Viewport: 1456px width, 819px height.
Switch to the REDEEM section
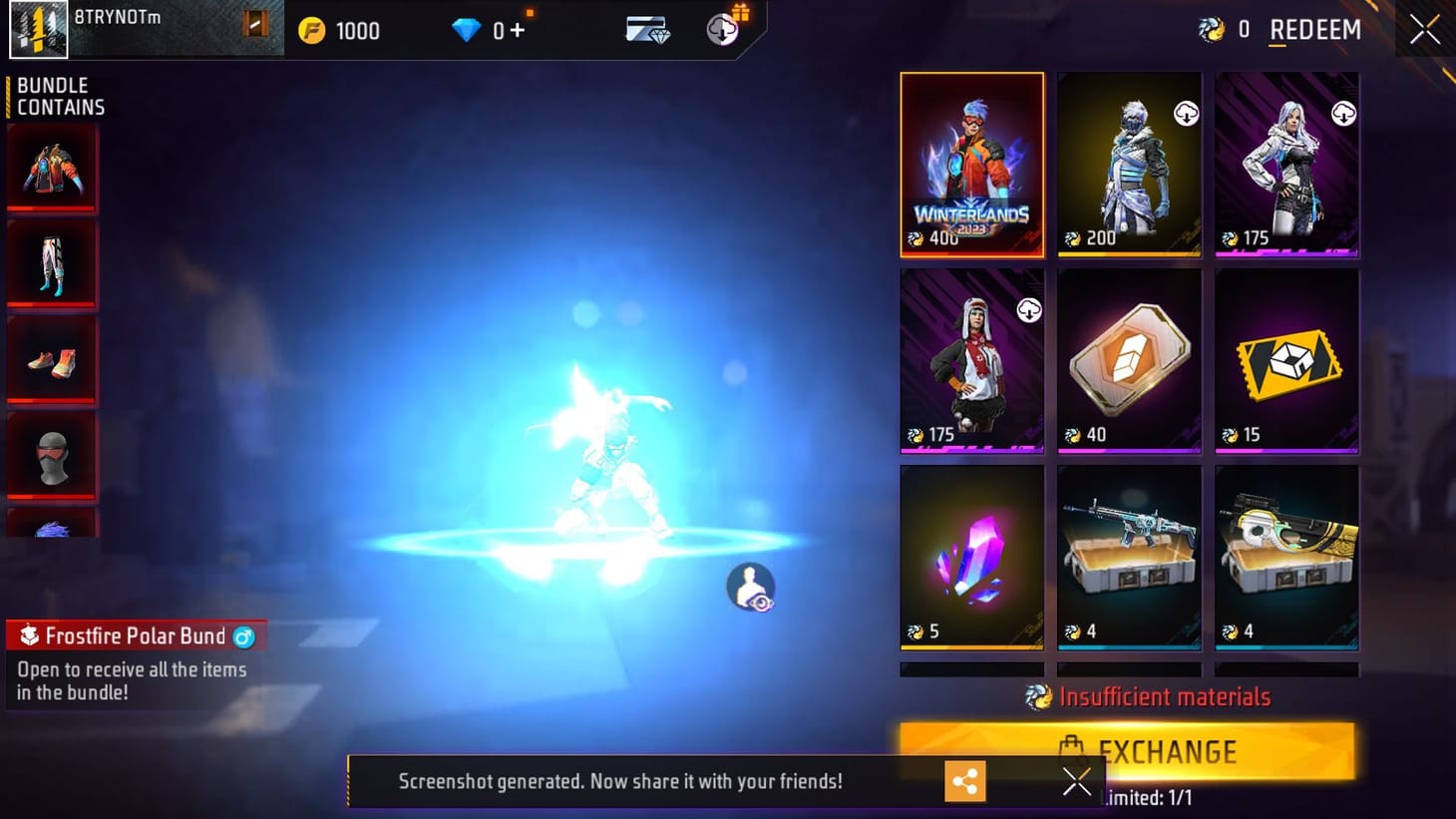1314,30
